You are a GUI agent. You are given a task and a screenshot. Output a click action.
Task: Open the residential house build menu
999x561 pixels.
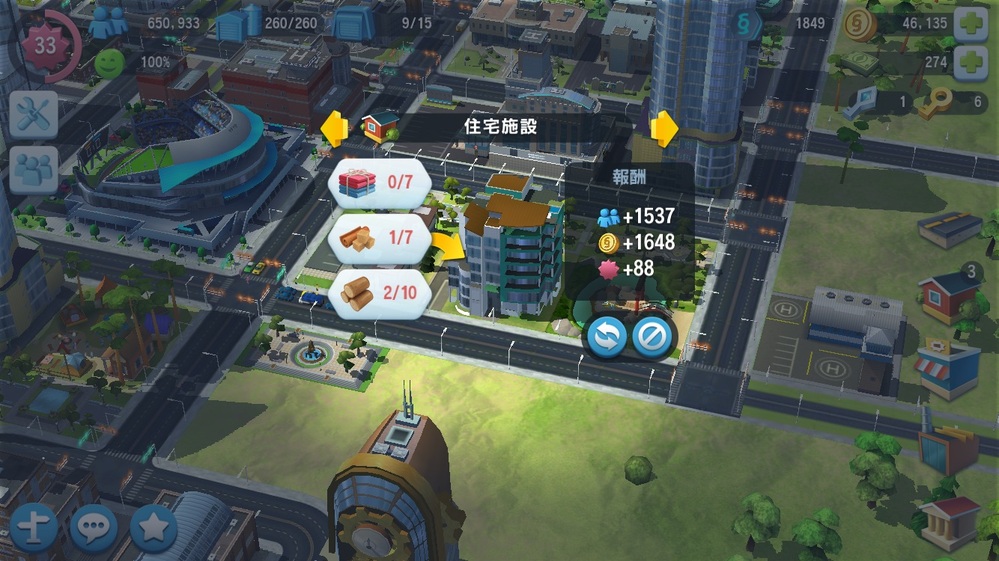[x=946, y=295]
